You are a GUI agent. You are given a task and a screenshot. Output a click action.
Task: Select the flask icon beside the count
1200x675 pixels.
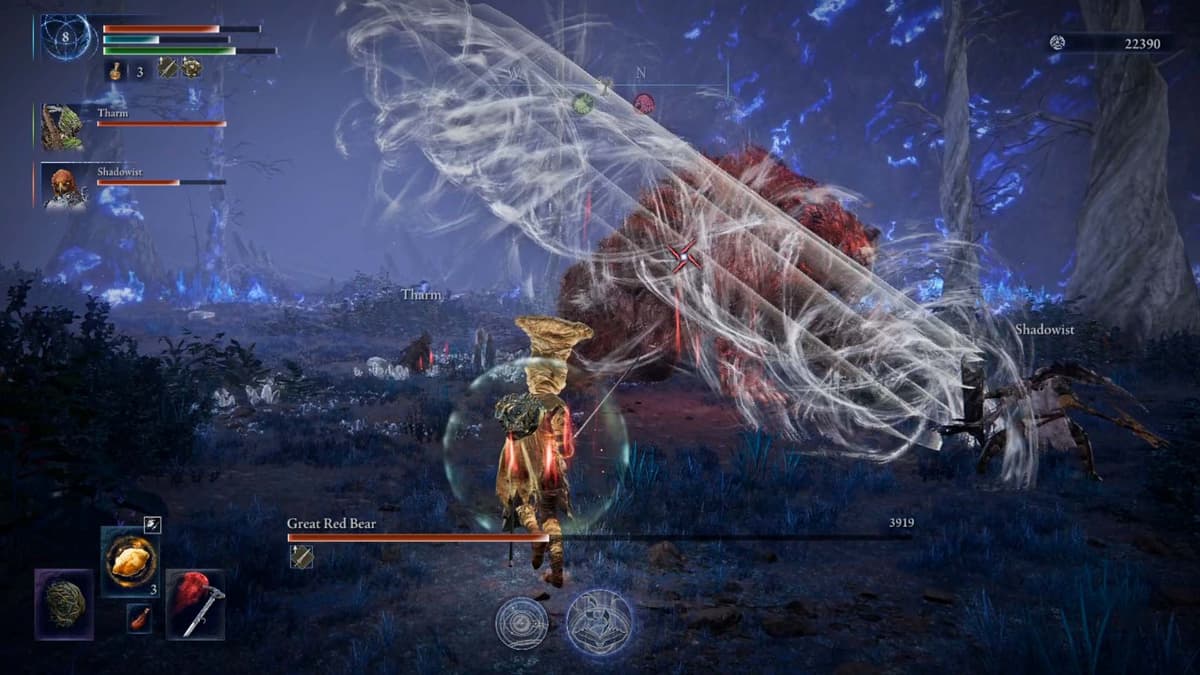coord(115,70)
